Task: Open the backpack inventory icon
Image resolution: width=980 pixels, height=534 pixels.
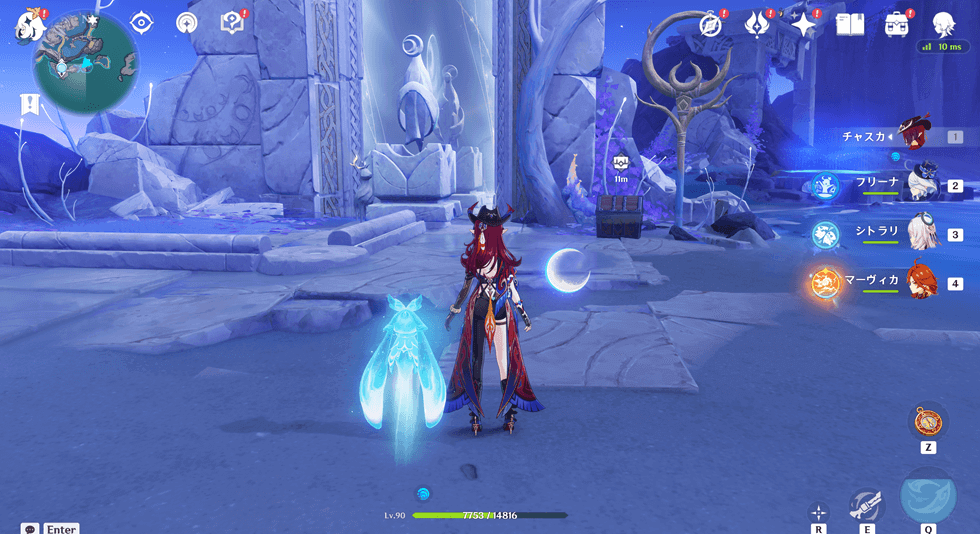Action: click(896, 25)
